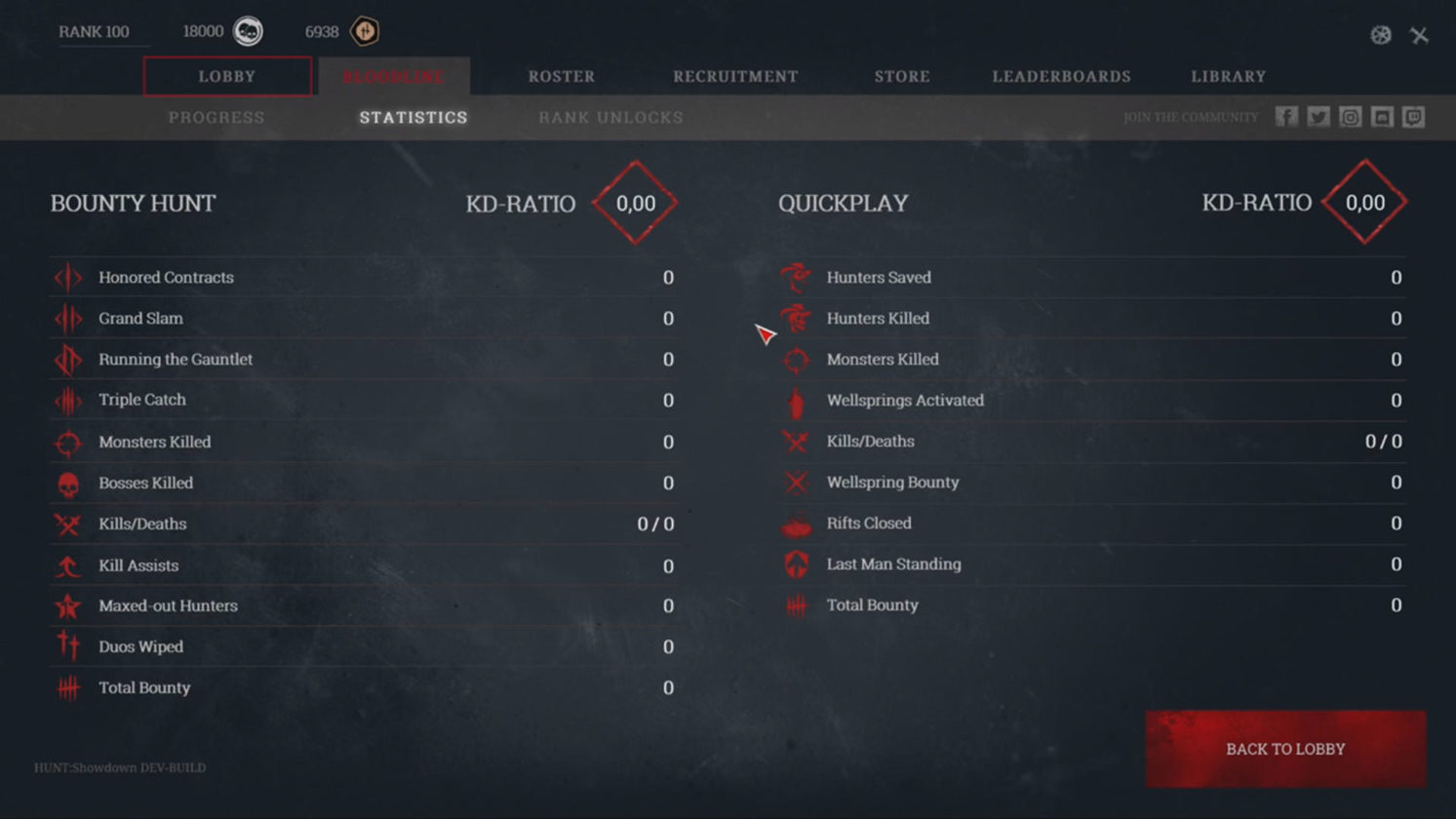The image size is (1456, 819).
Task: Open the RANK UNLOCKS tab
Action: [610, 117]
